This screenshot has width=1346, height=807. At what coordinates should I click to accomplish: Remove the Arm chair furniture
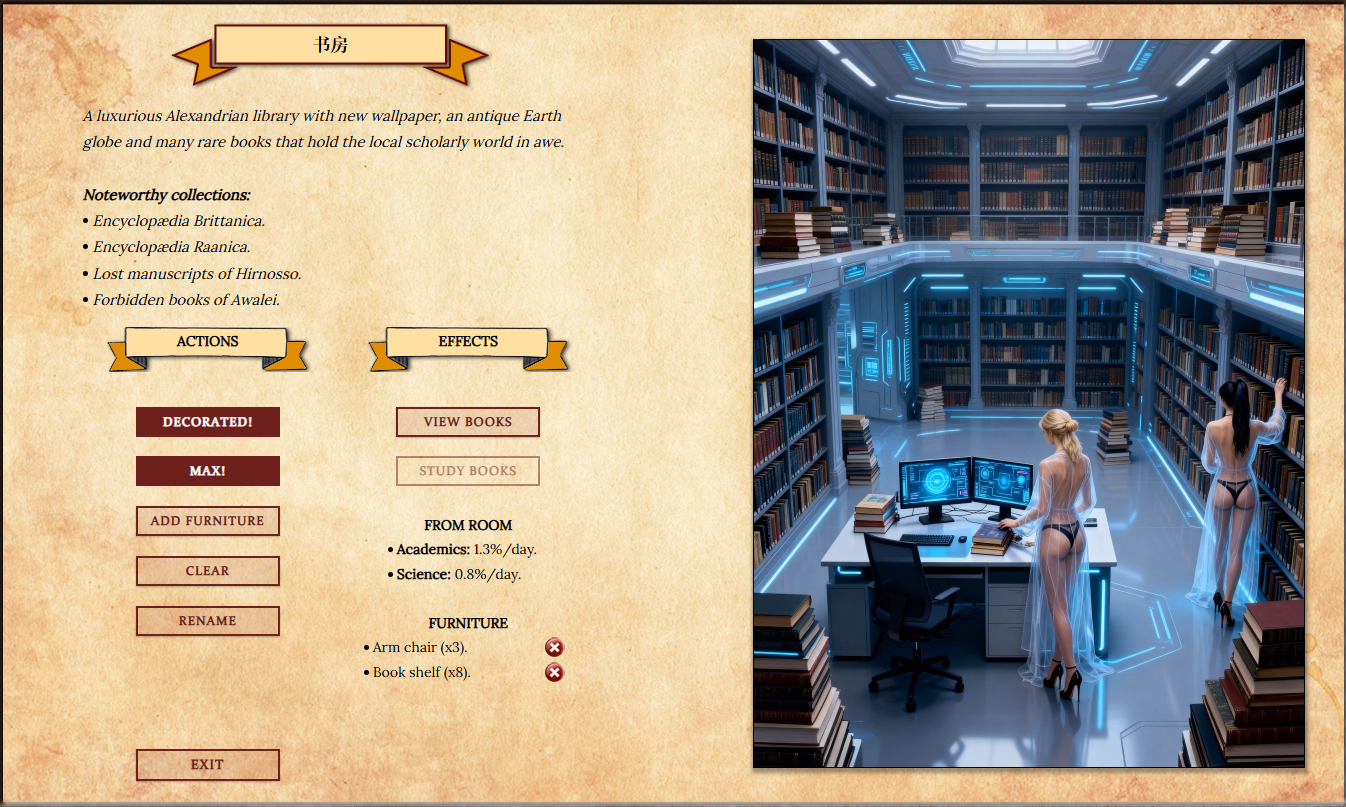click(554, 648)
